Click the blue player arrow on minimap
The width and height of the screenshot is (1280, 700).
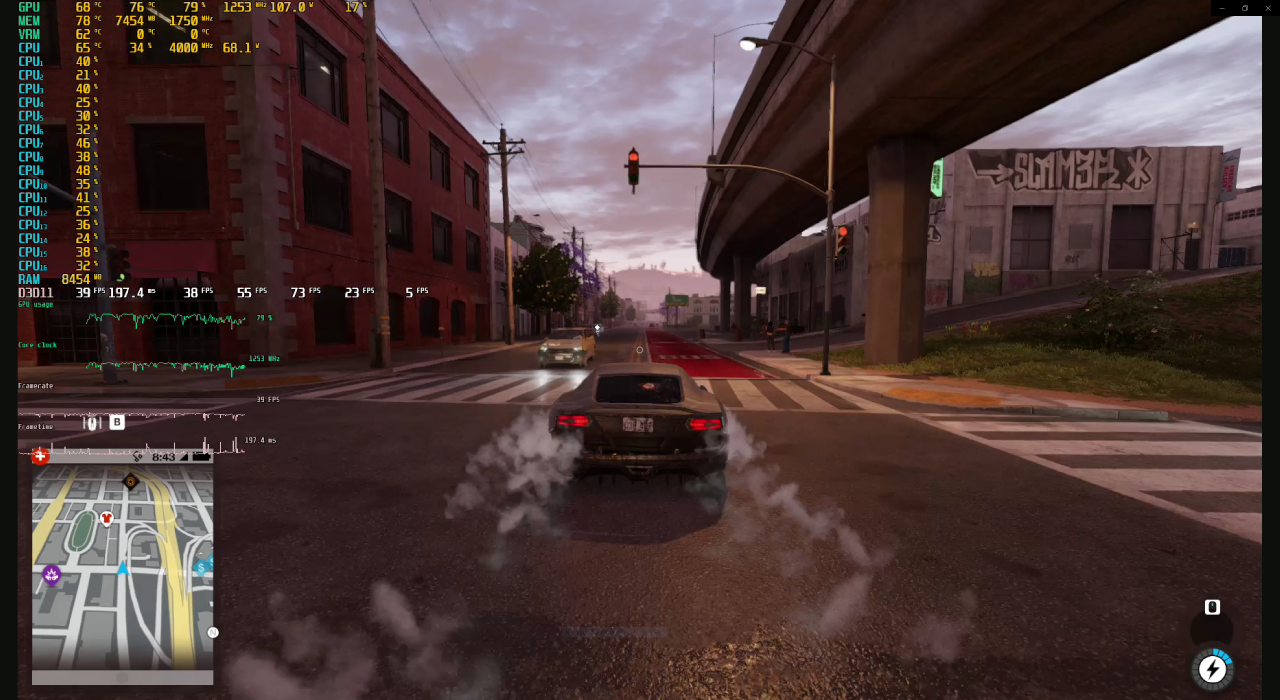pyautogui.click(x=123, y=568)
